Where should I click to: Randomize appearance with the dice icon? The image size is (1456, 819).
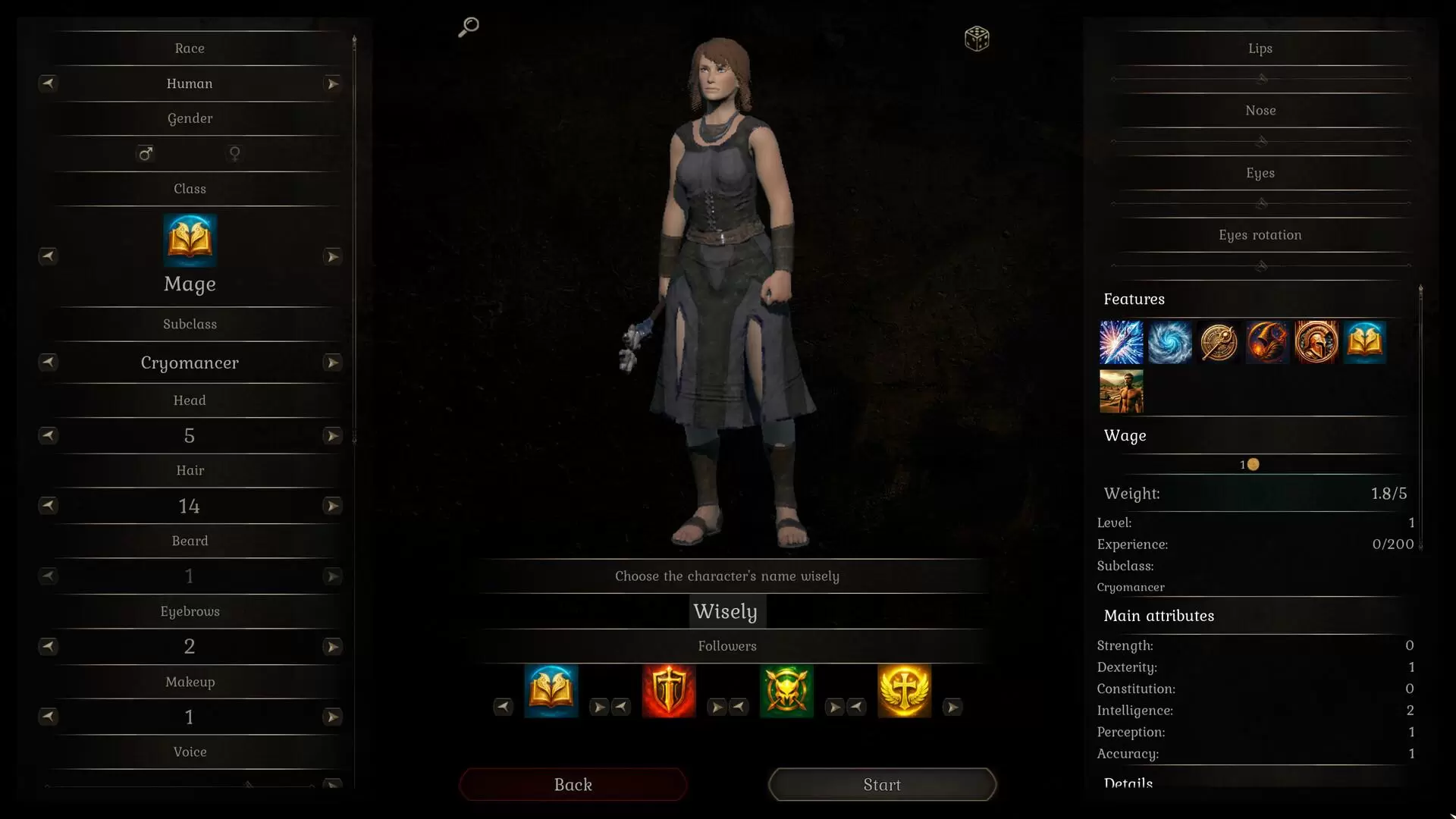click(x=977, y=39)
